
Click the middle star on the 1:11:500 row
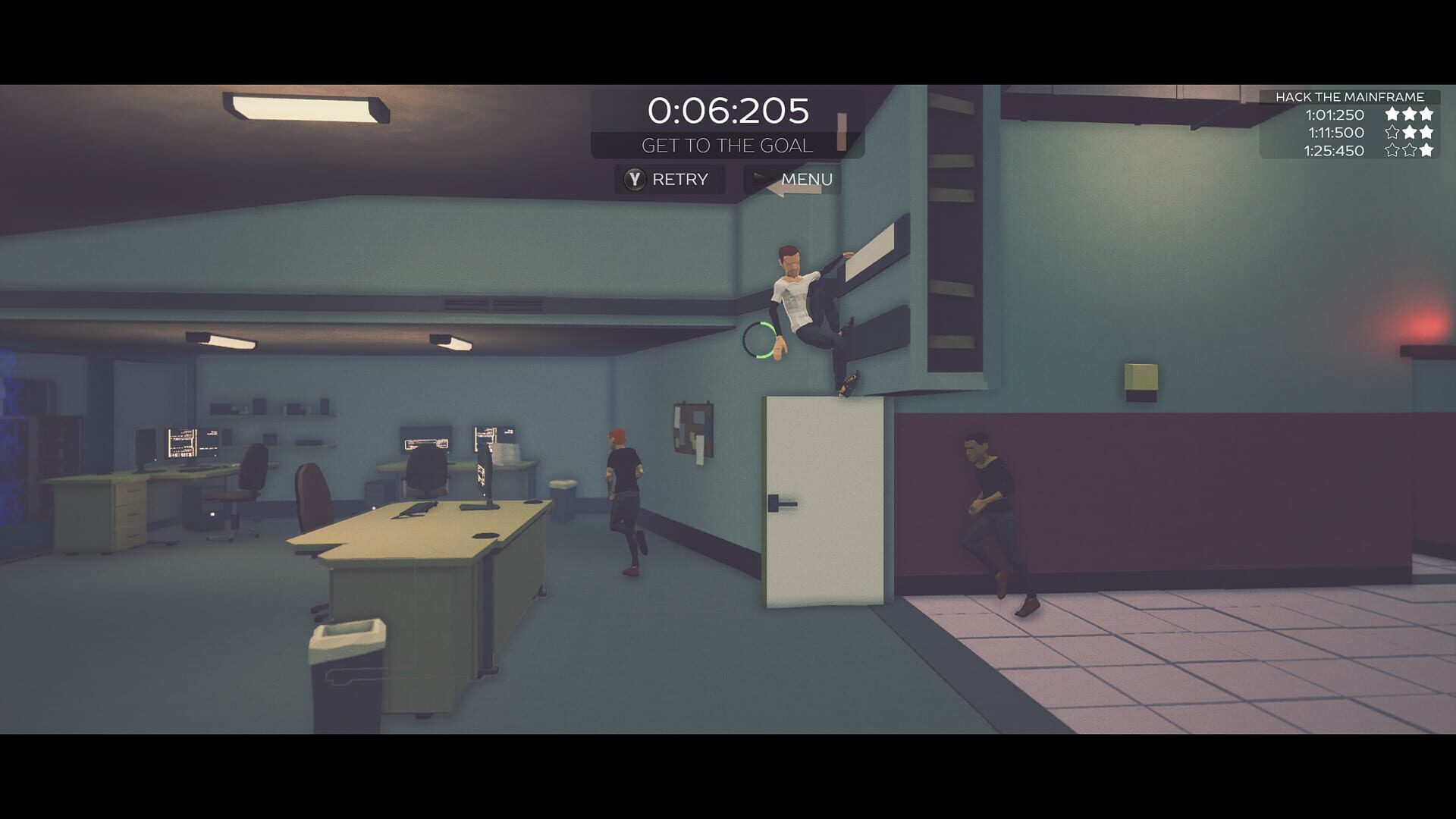(x=1408, y=133)
